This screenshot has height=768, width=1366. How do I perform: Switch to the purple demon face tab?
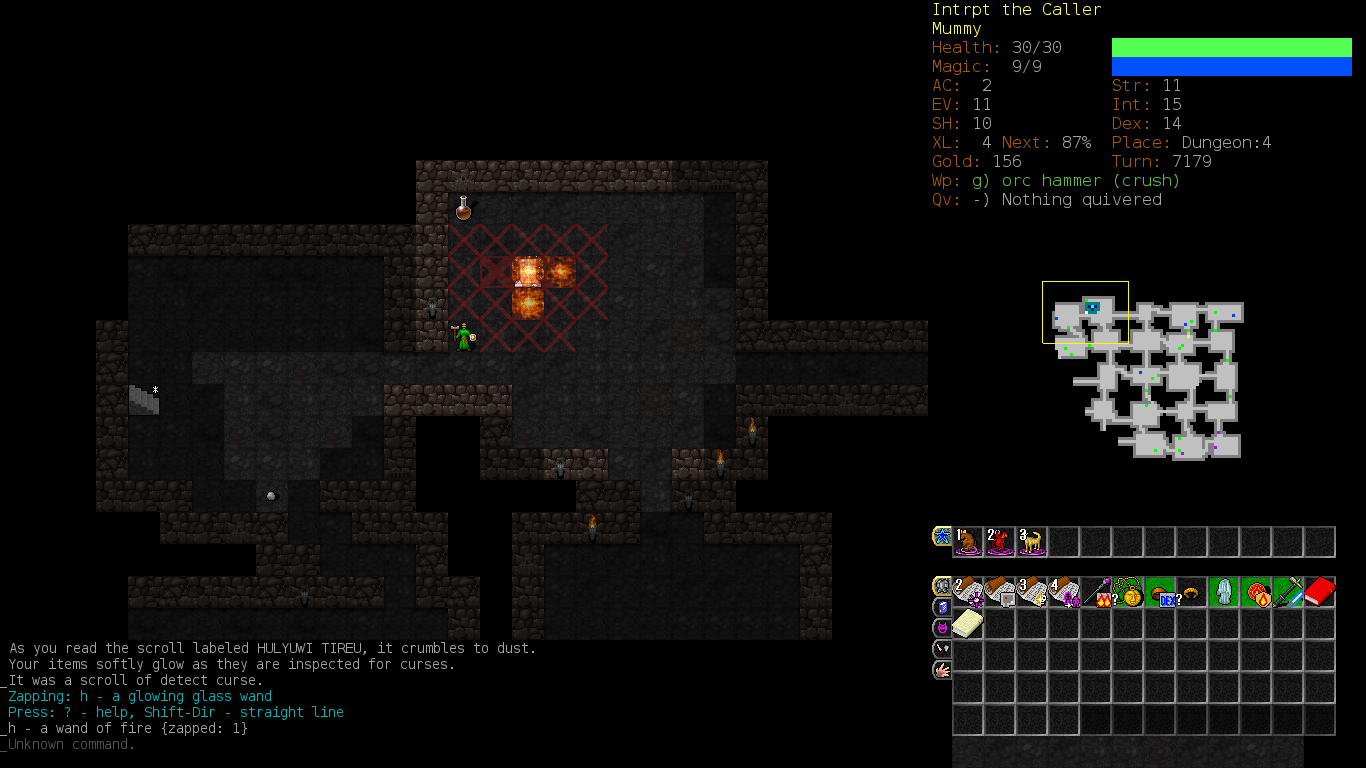(942, 628)
